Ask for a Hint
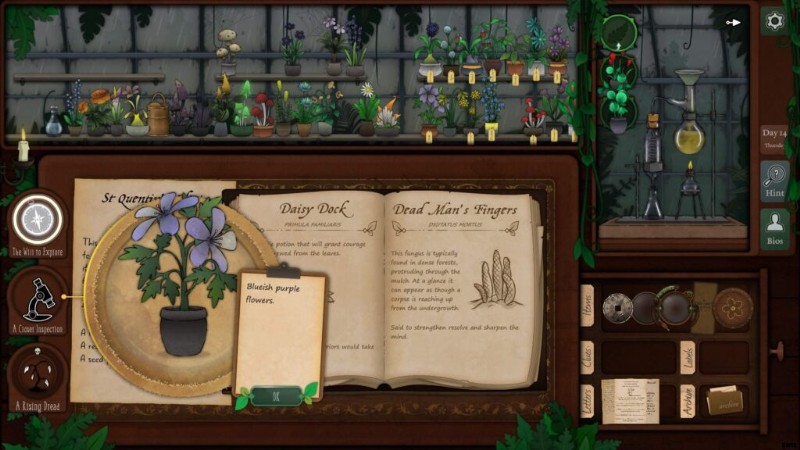 tap(774, 181)
